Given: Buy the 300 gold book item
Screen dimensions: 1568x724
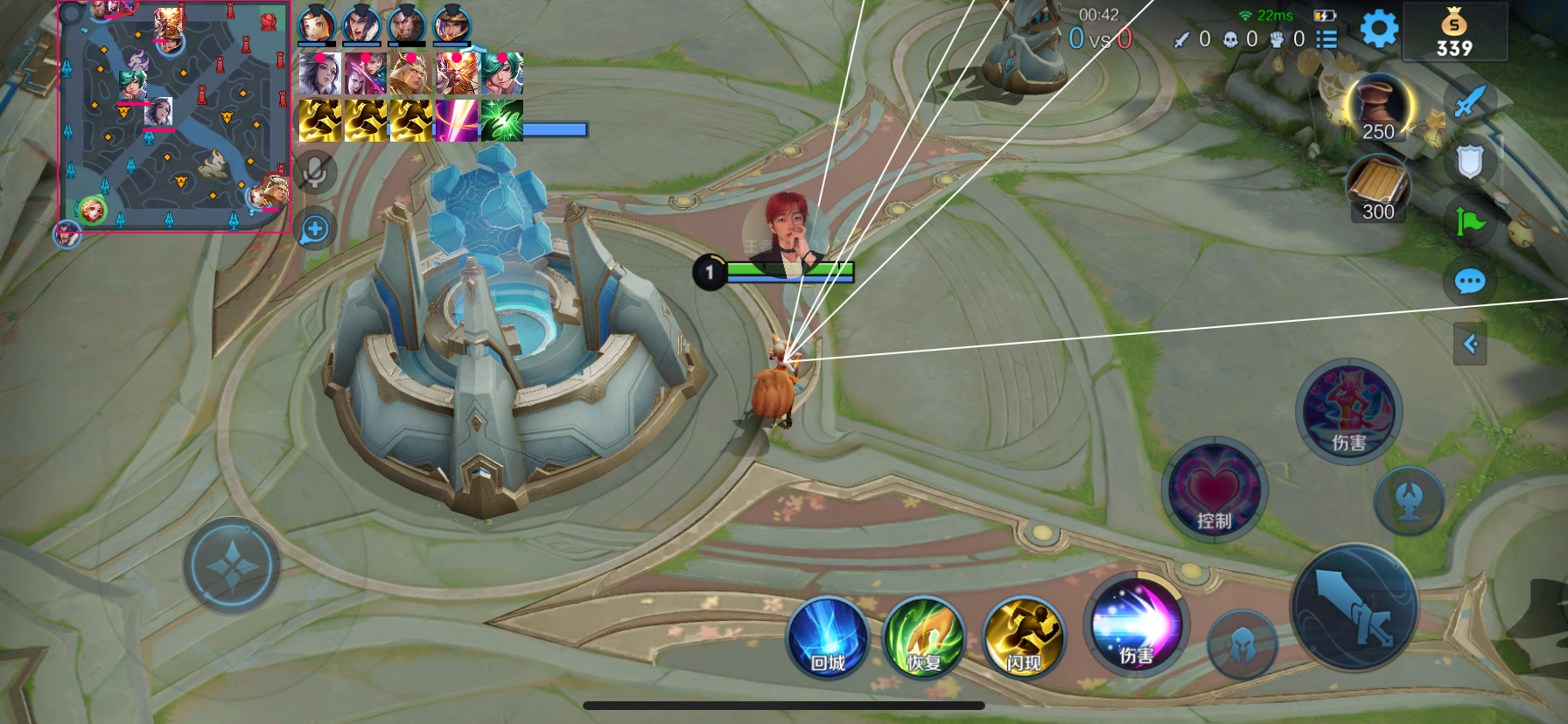Looking at the screenshot, I should 1377,187.
